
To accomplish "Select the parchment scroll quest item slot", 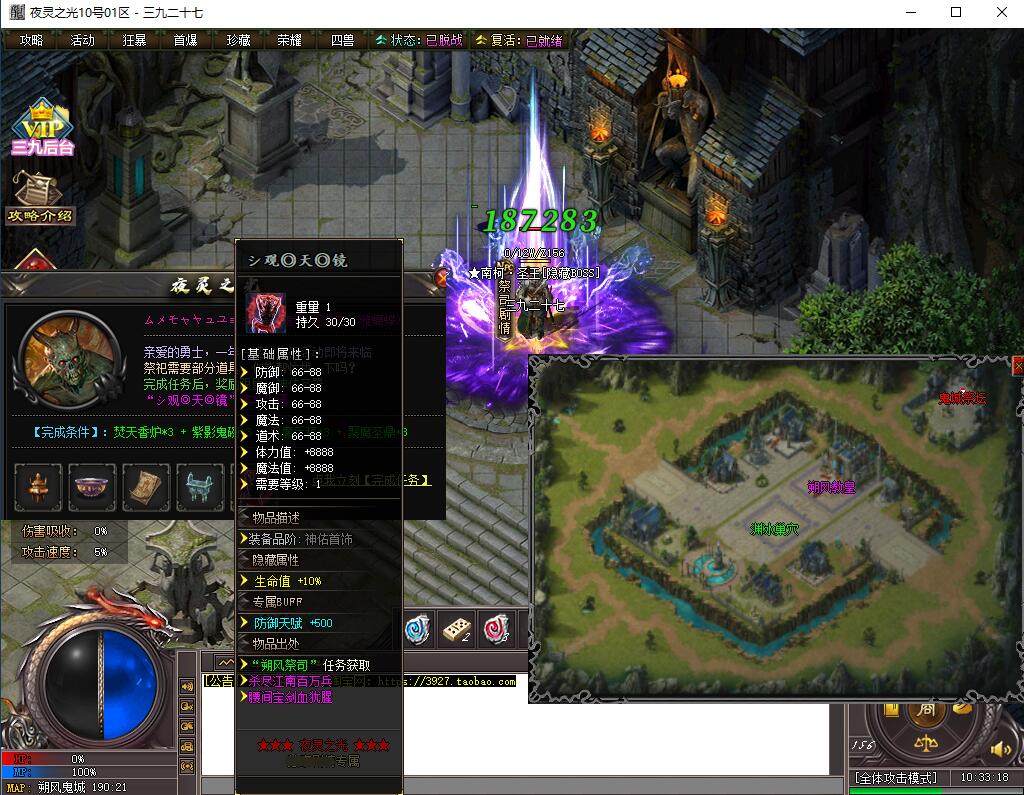I will (147, 487).
